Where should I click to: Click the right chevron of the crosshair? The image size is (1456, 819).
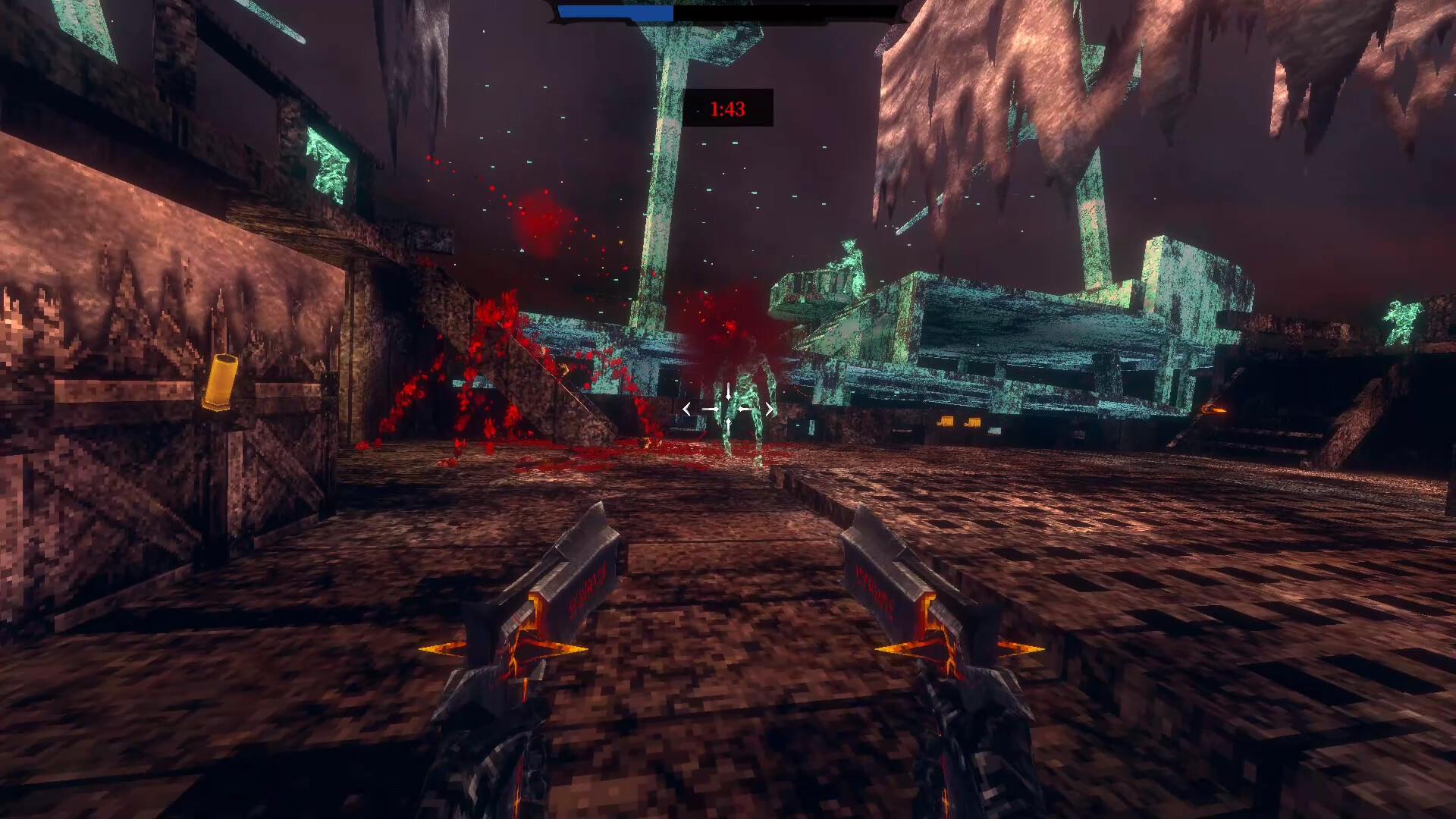pyautogui.click(x=770, y=409)
